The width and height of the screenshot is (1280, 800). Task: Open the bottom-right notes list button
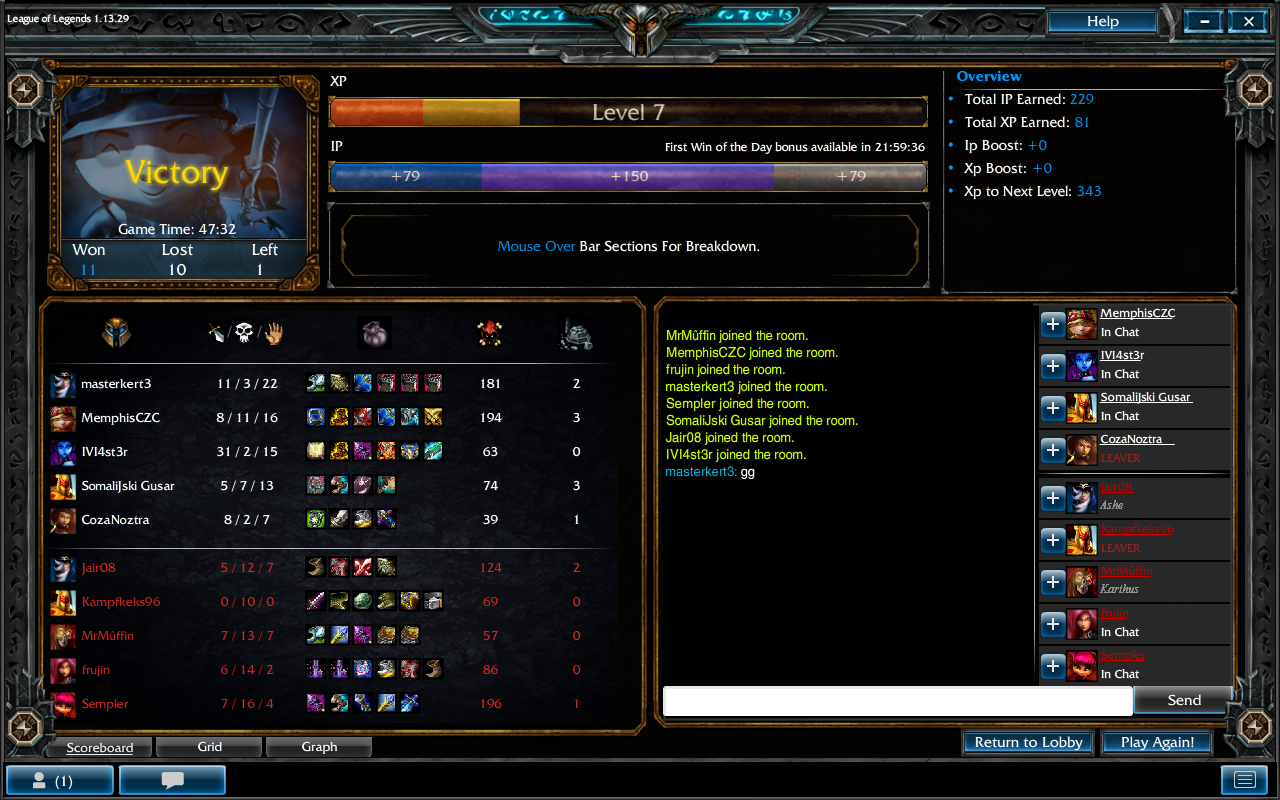pos(1244,780)
